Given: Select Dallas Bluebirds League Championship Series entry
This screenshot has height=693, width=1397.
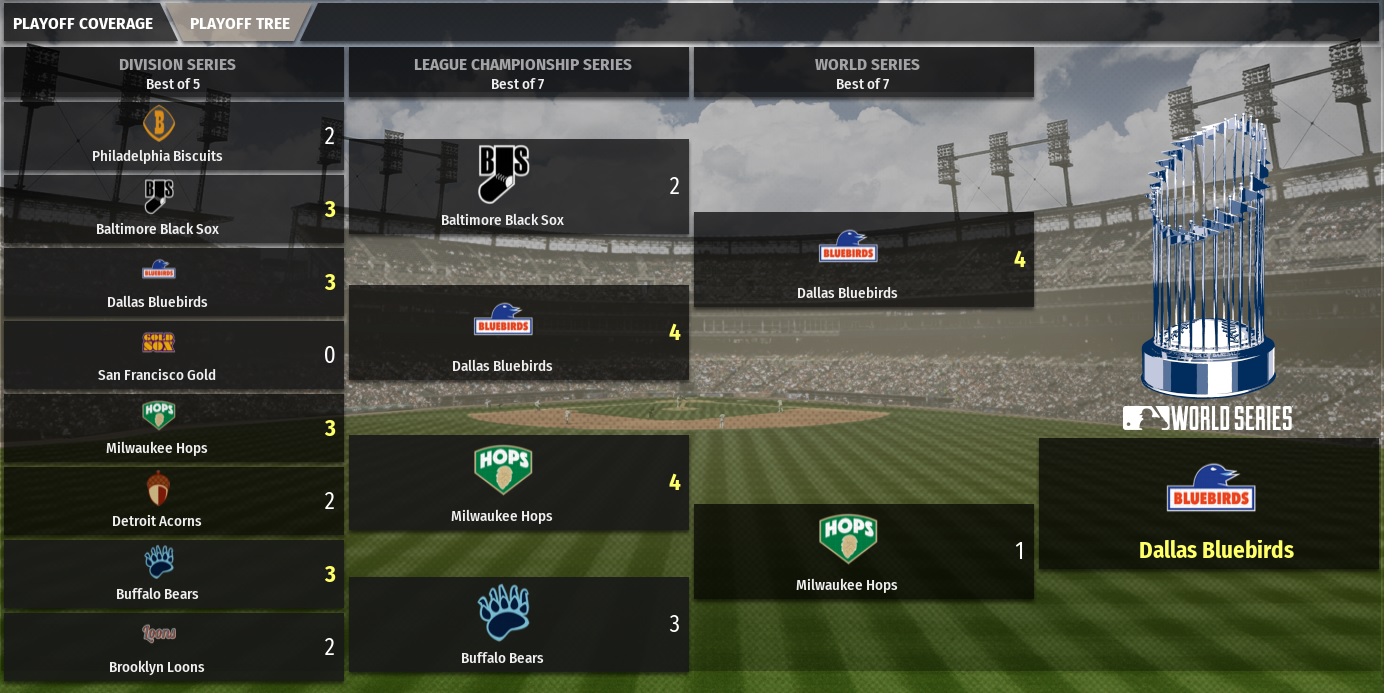Looking at the screenshot, I should pyautogui.click(x=518, y=333).
